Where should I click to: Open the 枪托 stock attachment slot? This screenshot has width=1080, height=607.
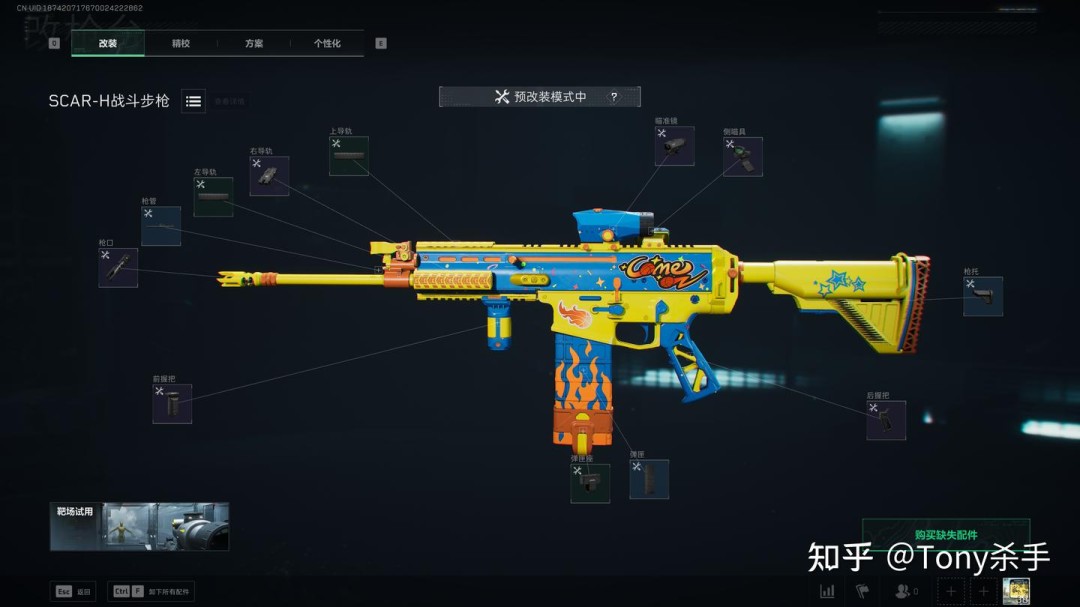[x=983, y=296]
